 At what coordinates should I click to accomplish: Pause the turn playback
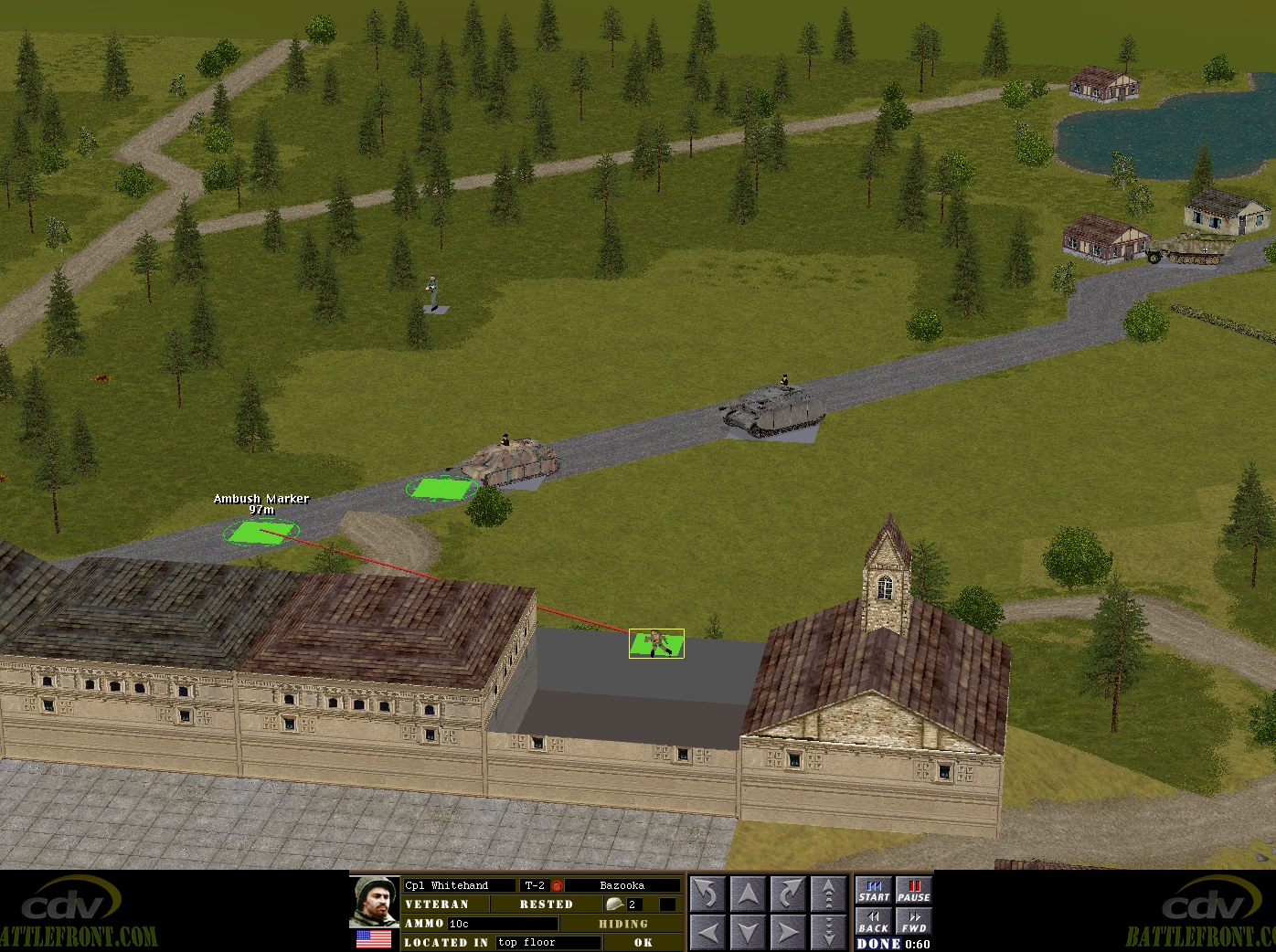click(x=913, y=891)
